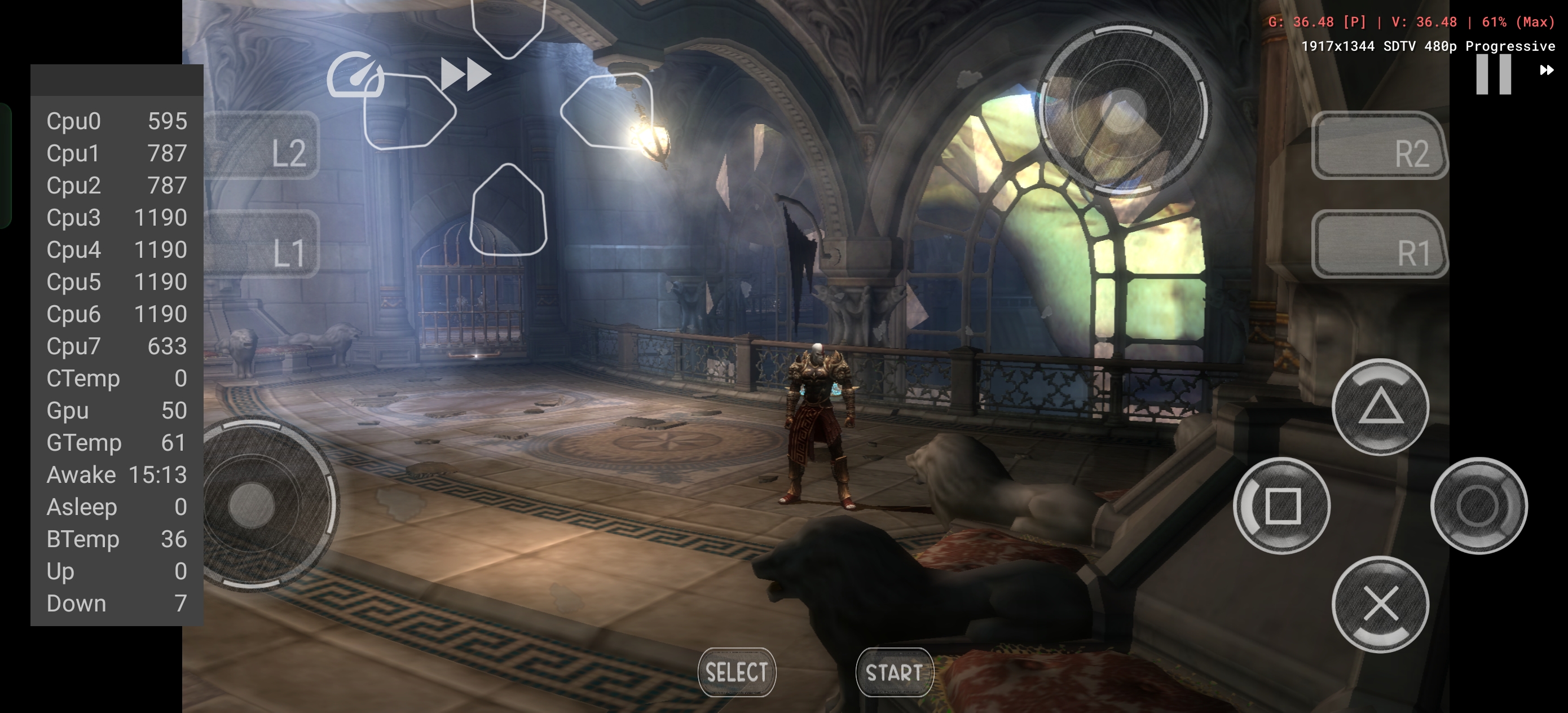Touch the left analog stick
Image resolution: width=1568 pixels, height=713 pixels.
coord(252,505)
